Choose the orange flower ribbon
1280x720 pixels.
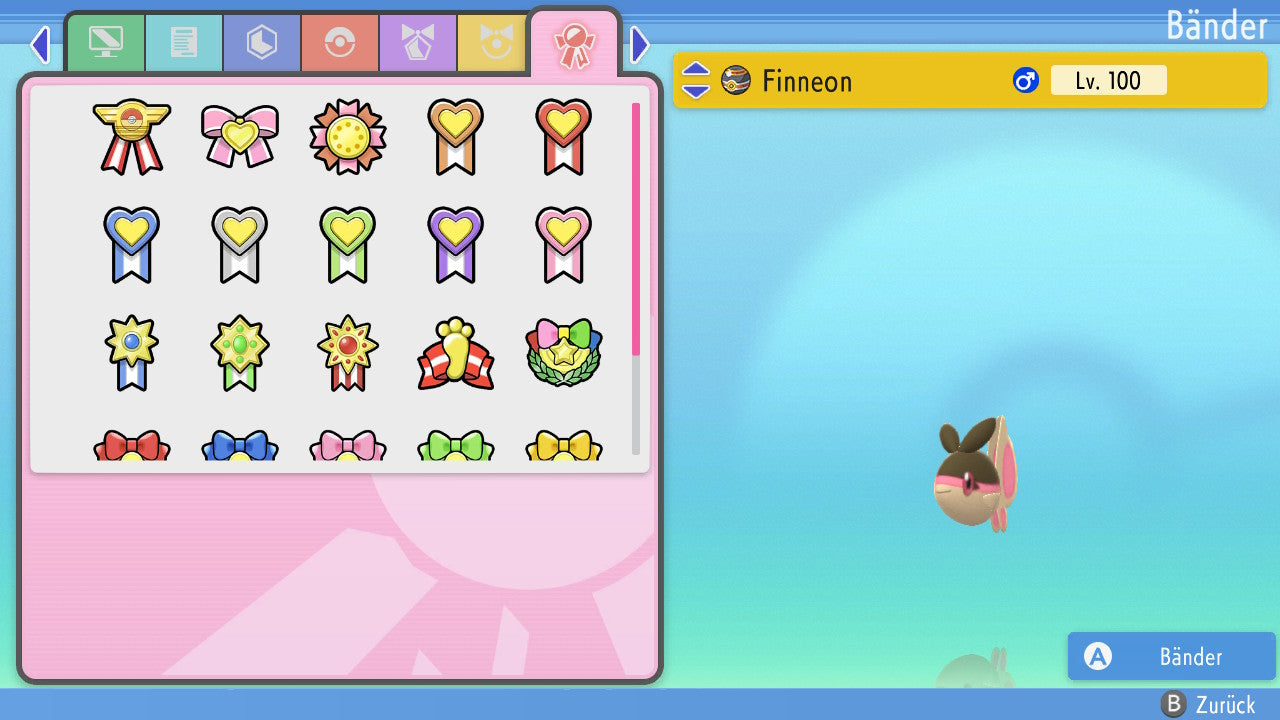pyautogui.click(x=348, y=136)
